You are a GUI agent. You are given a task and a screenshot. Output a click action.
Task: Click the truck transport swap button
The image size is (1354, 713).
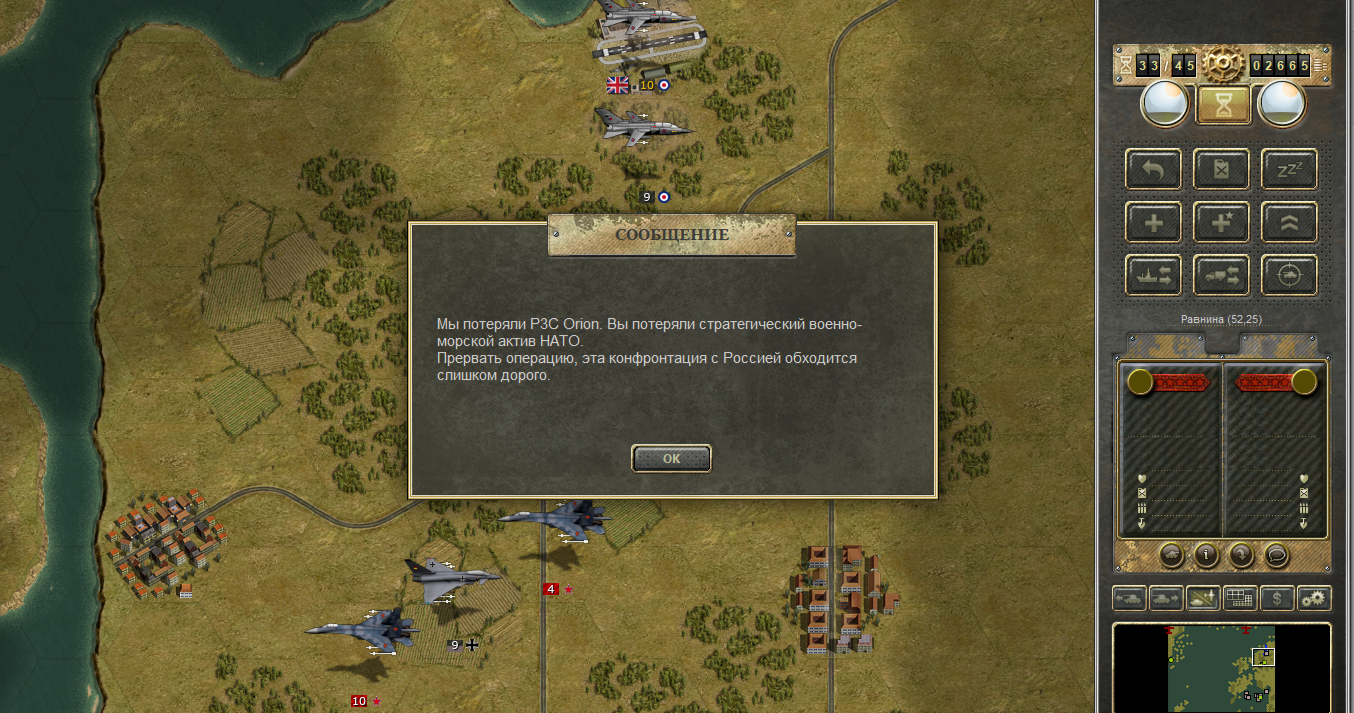point(1221,275)
